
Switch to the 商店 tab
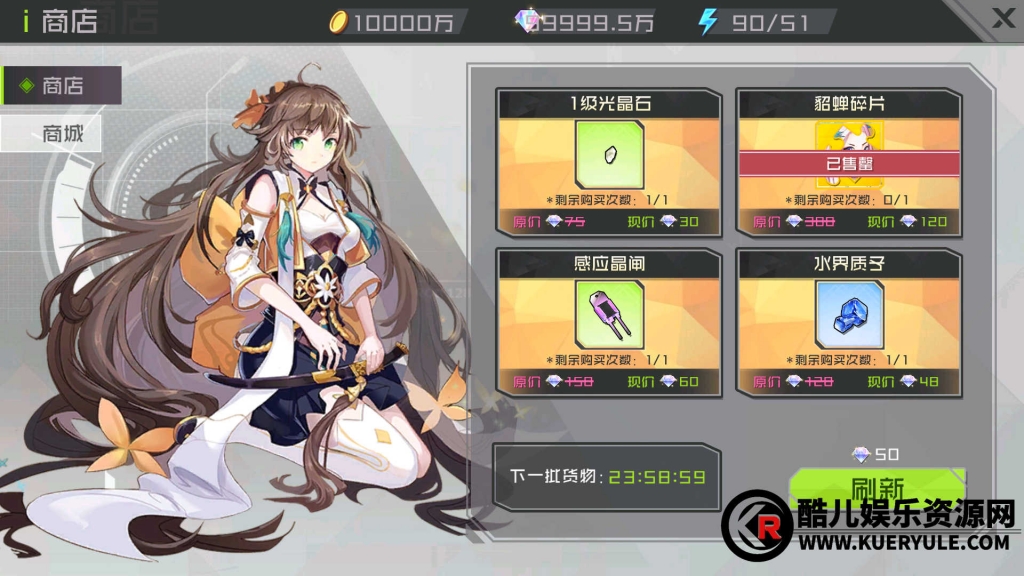click(x=61, y=86)
